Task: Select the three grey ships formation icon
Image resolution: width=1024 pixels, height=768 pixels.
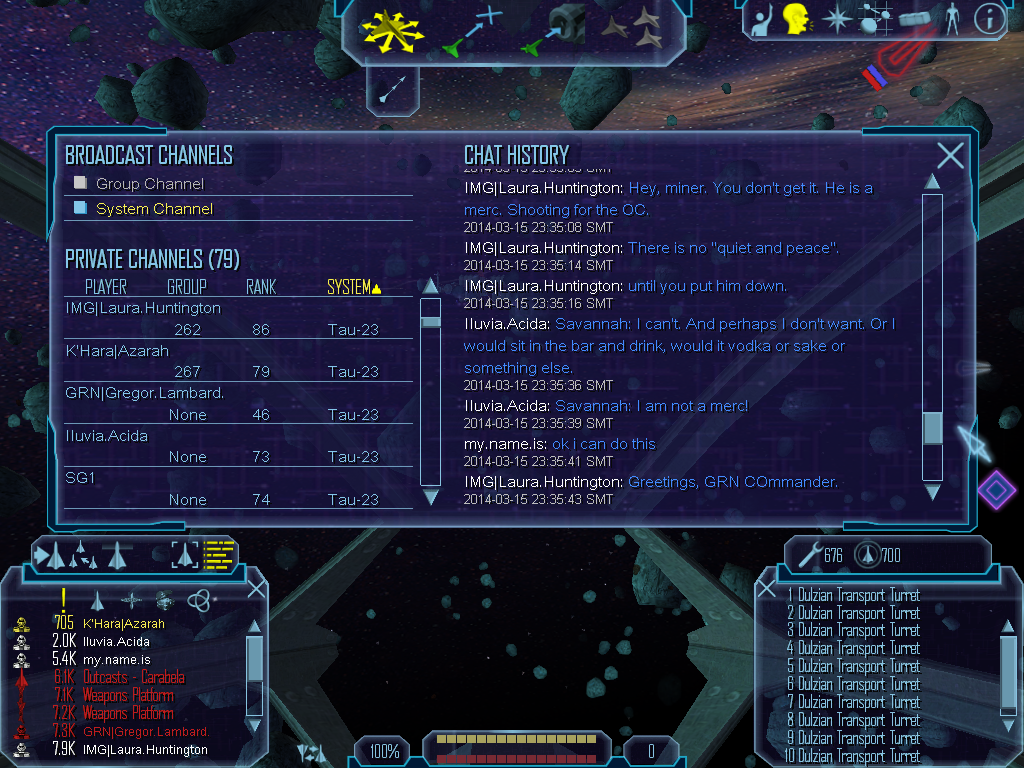Action: (x=634, y=28)
